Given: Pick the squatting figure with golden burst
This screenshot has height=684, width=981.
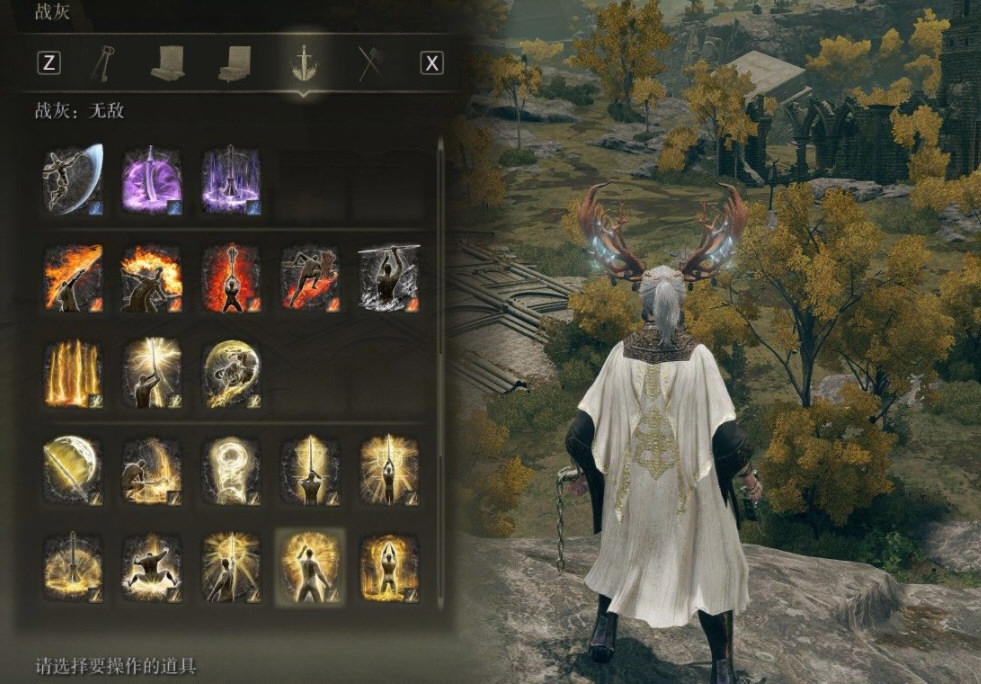Looking at the screenshot, I should pyautogui.click(x=152, y=566).
